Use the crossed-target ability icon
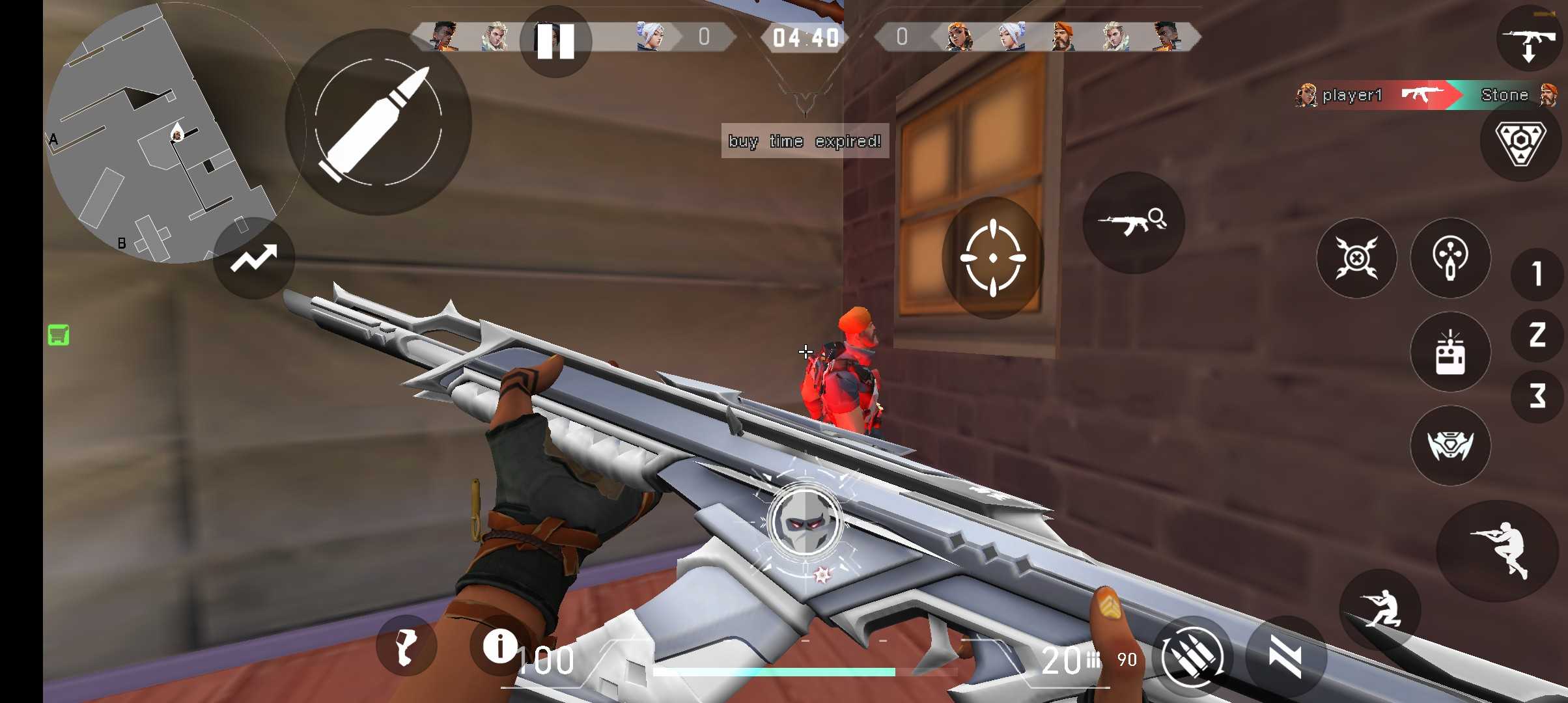 coord(1356,258)
